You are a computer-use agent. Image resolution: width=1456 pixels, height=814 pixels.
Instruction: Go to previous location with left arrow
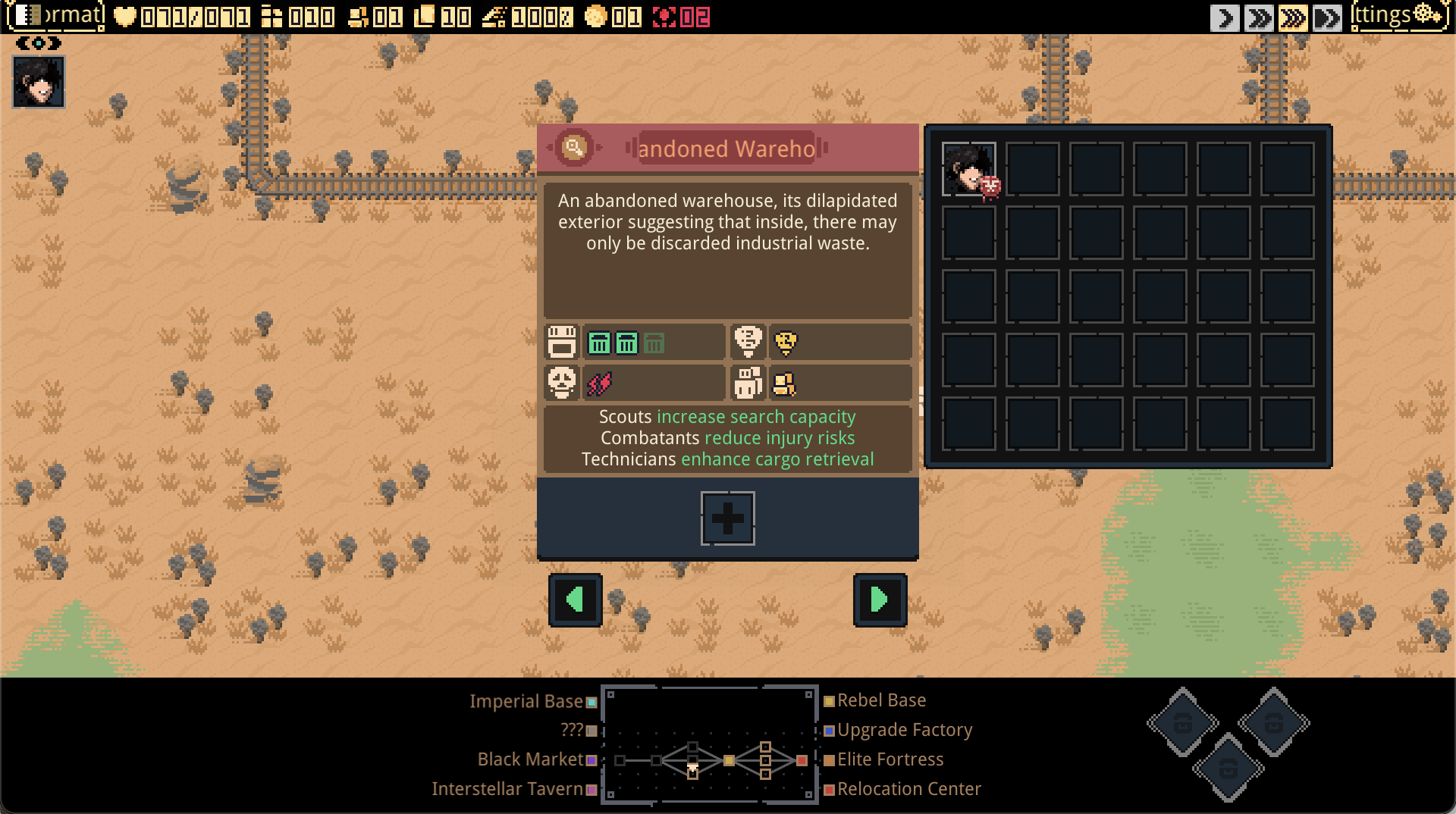[x=576, y=600]
